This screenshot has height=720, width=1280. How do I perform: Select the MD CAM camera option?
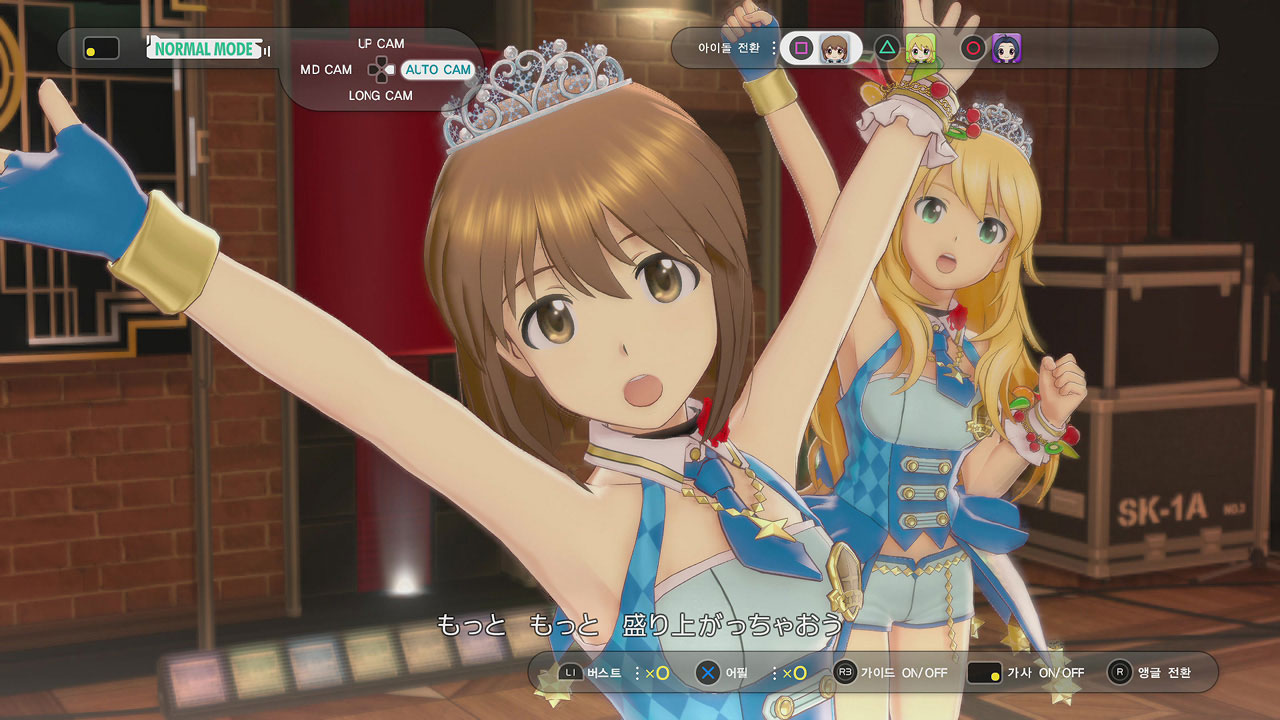[326, 70]
